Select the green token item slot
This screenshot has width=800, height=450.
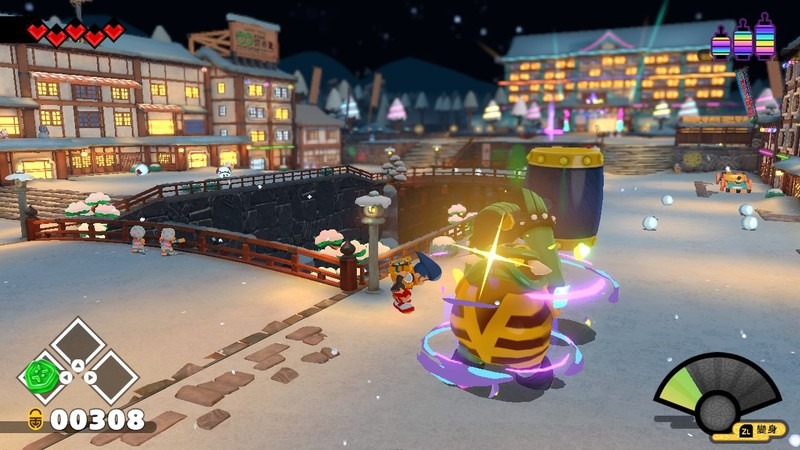(42, 377)
